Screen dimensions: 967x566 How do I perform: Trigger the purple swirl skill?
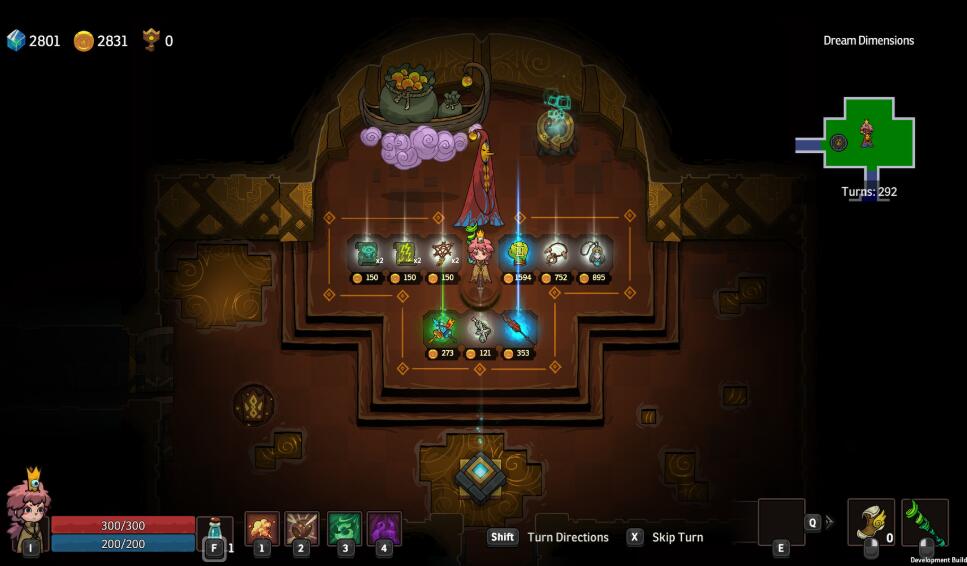point(384,528)
